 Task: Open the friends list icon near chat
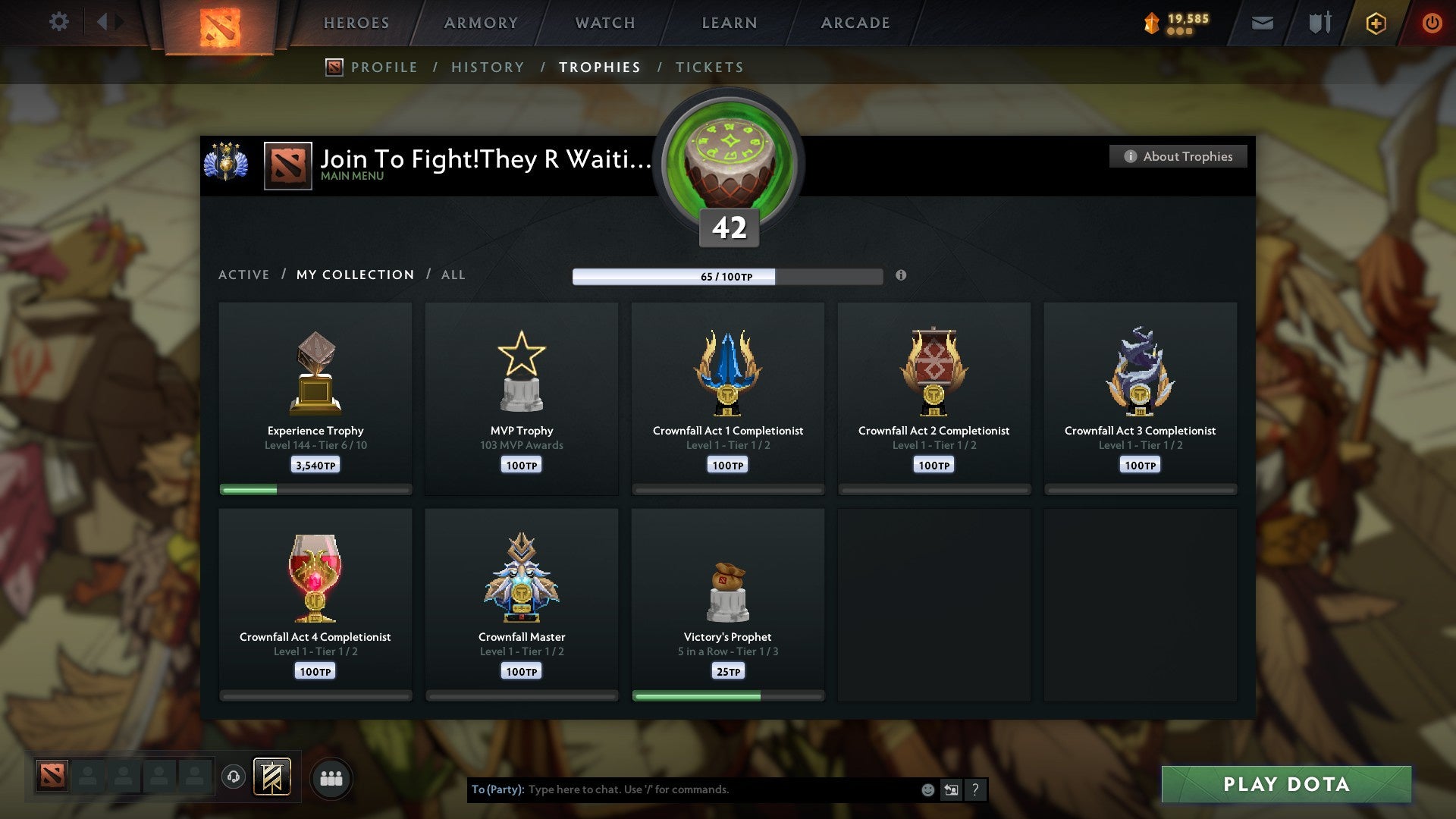pos(331,777)
